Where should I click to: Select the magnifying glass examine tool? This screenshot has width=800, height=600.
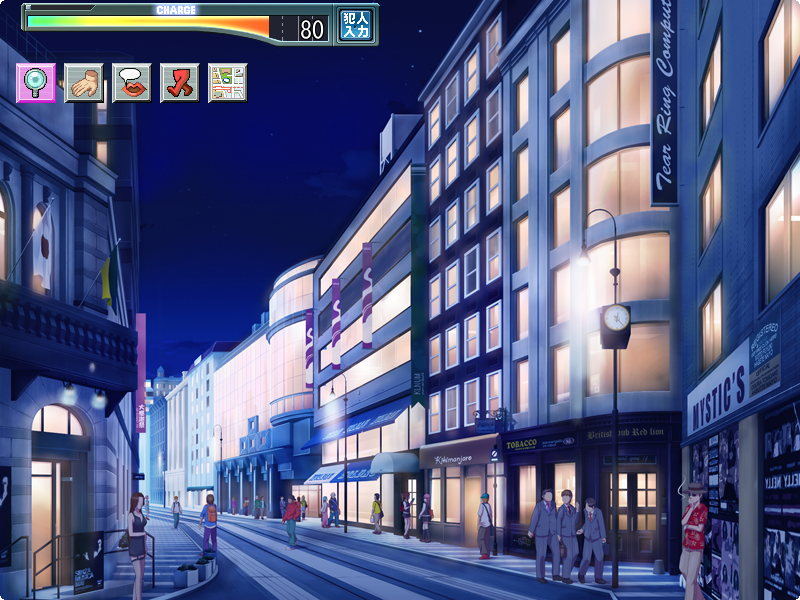pos(36,83)
